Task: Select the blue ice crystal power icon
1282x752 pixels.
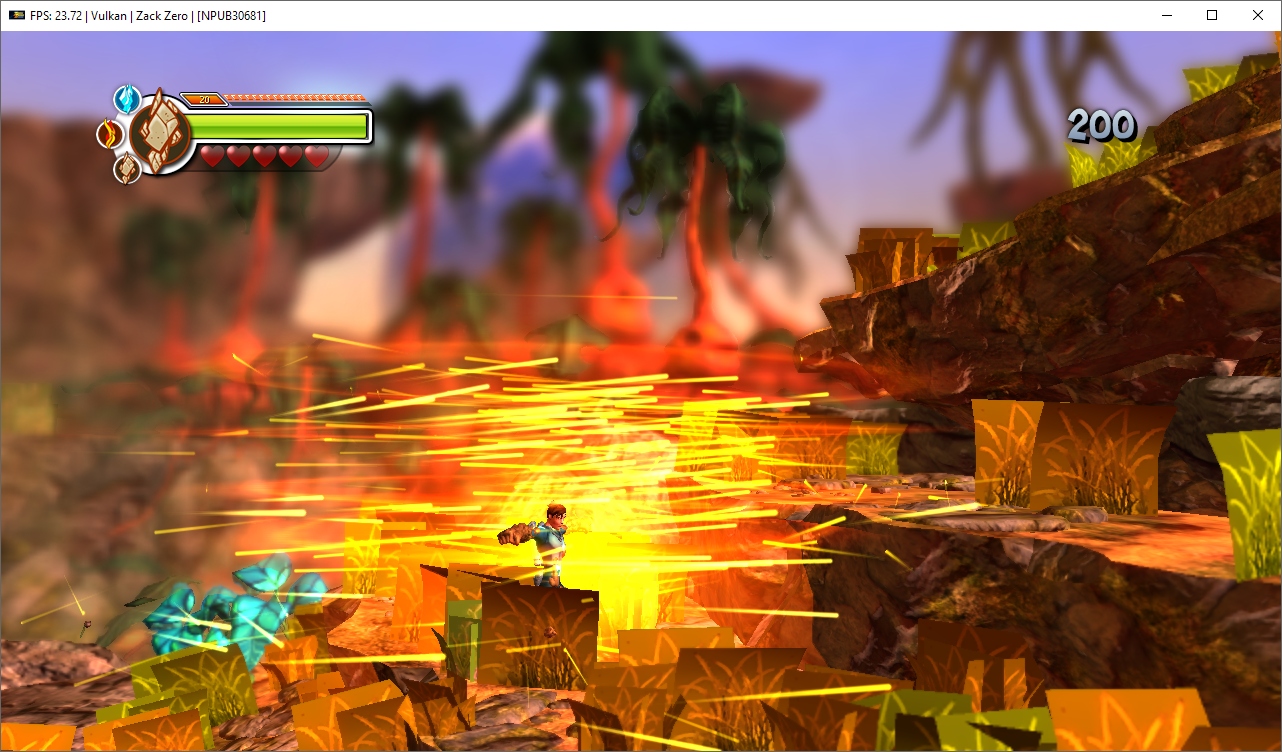Action: click(127, 98)
